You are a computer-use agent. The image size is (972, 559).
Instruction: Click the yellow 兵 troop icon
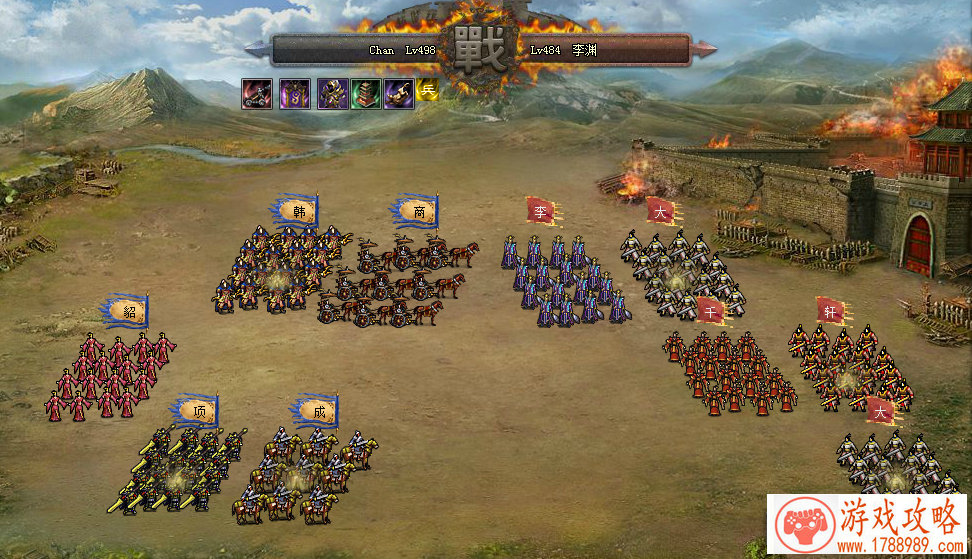(x=428, y=90)
